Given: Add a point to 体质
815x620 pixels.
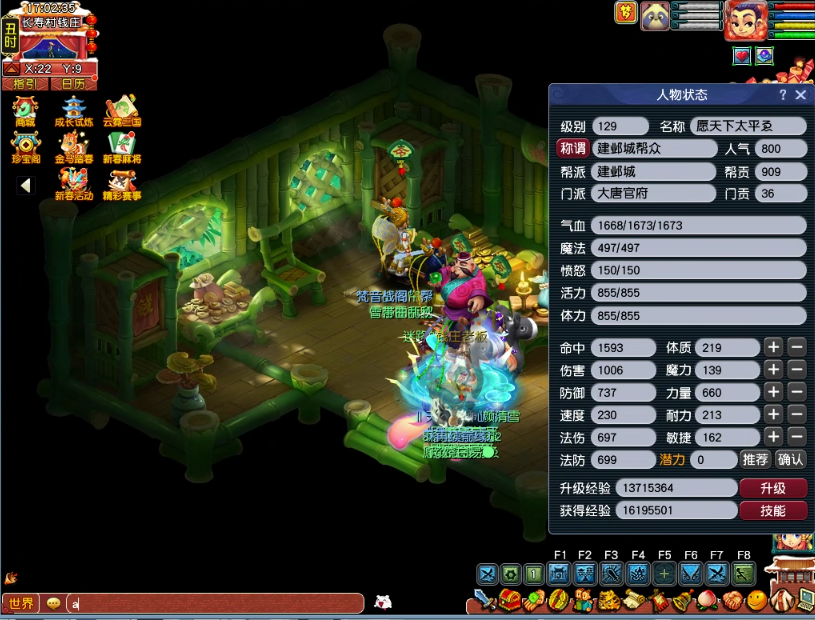Looking at the screenshot, I should pyautogui.click(x=773, y=348).
